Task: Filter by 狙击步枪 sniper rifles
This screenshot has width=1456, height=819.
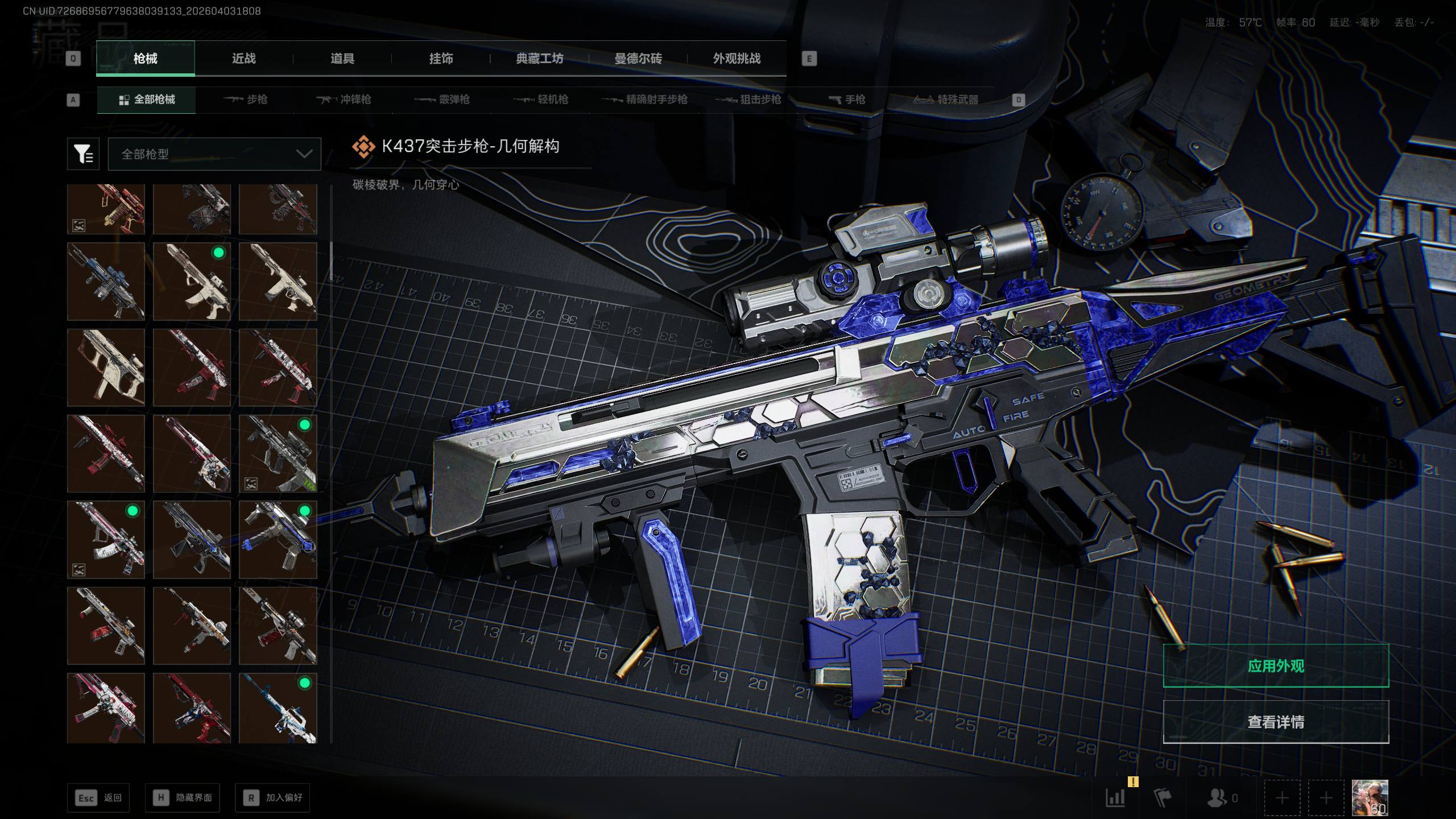Action: [x=748, y=100]
